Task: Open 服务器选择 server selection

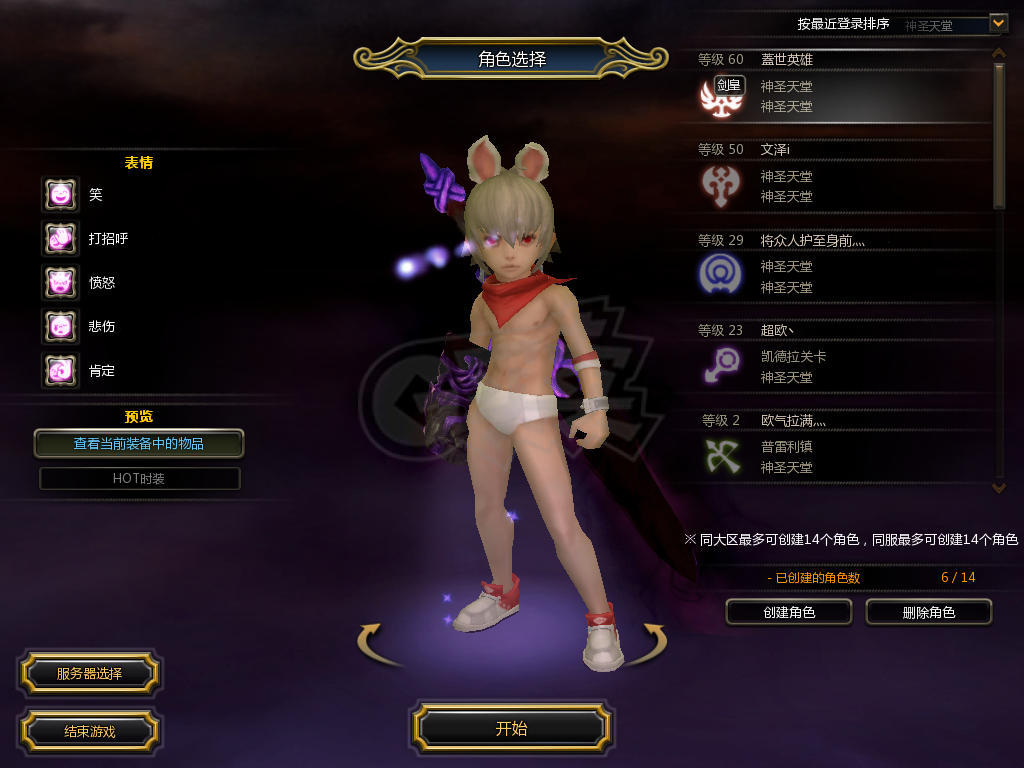Action: click(89, 674)
